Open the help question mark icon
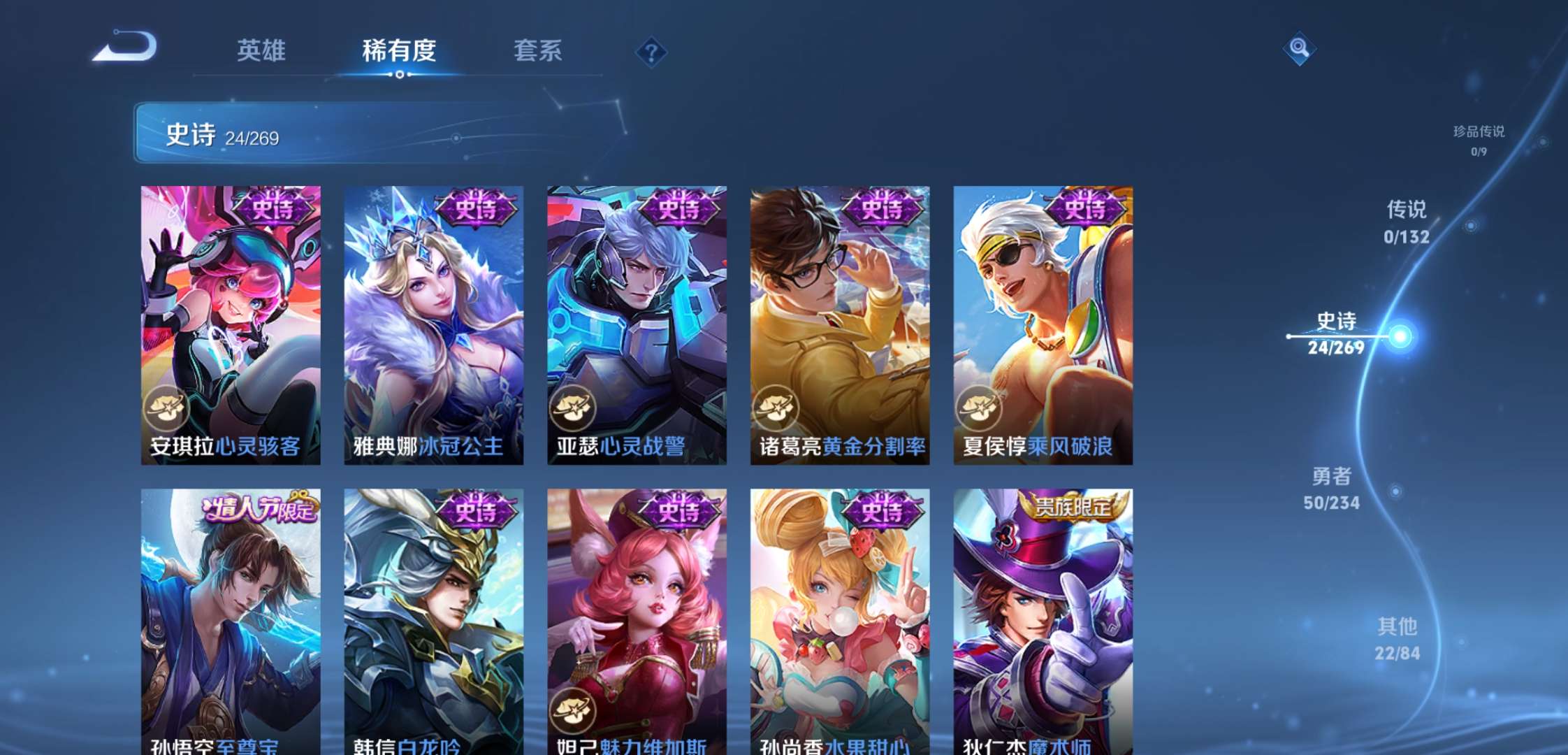1568x755 pixels. (x=650, y=51)
